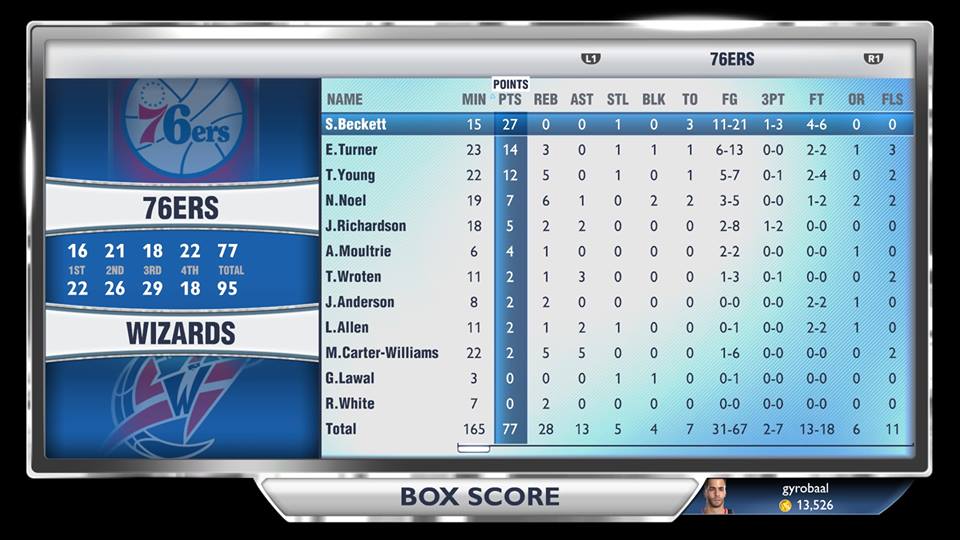The image size is (960, 540).
Task: Click the horizontal scrollbar under the table
Action: coord(473,448)
